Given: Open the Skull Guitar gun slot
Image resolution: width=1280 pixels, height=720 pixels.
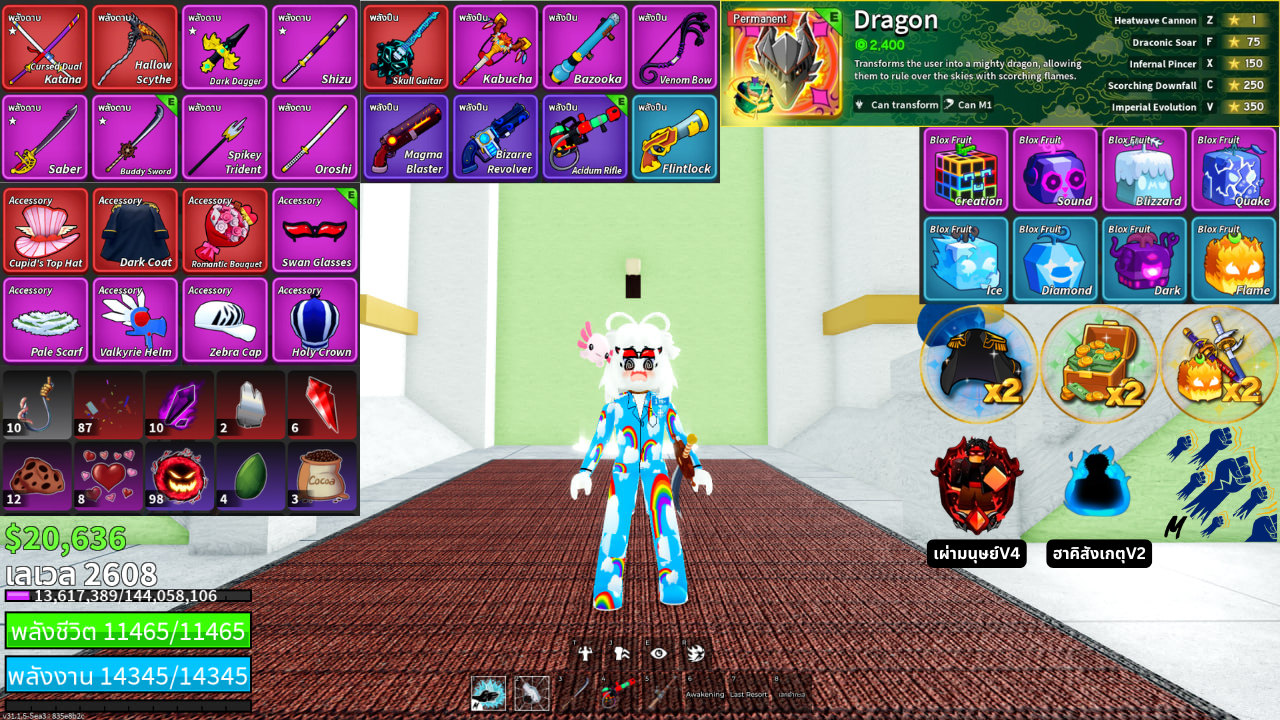Looking at the screenshot, I should coord(404,46).
